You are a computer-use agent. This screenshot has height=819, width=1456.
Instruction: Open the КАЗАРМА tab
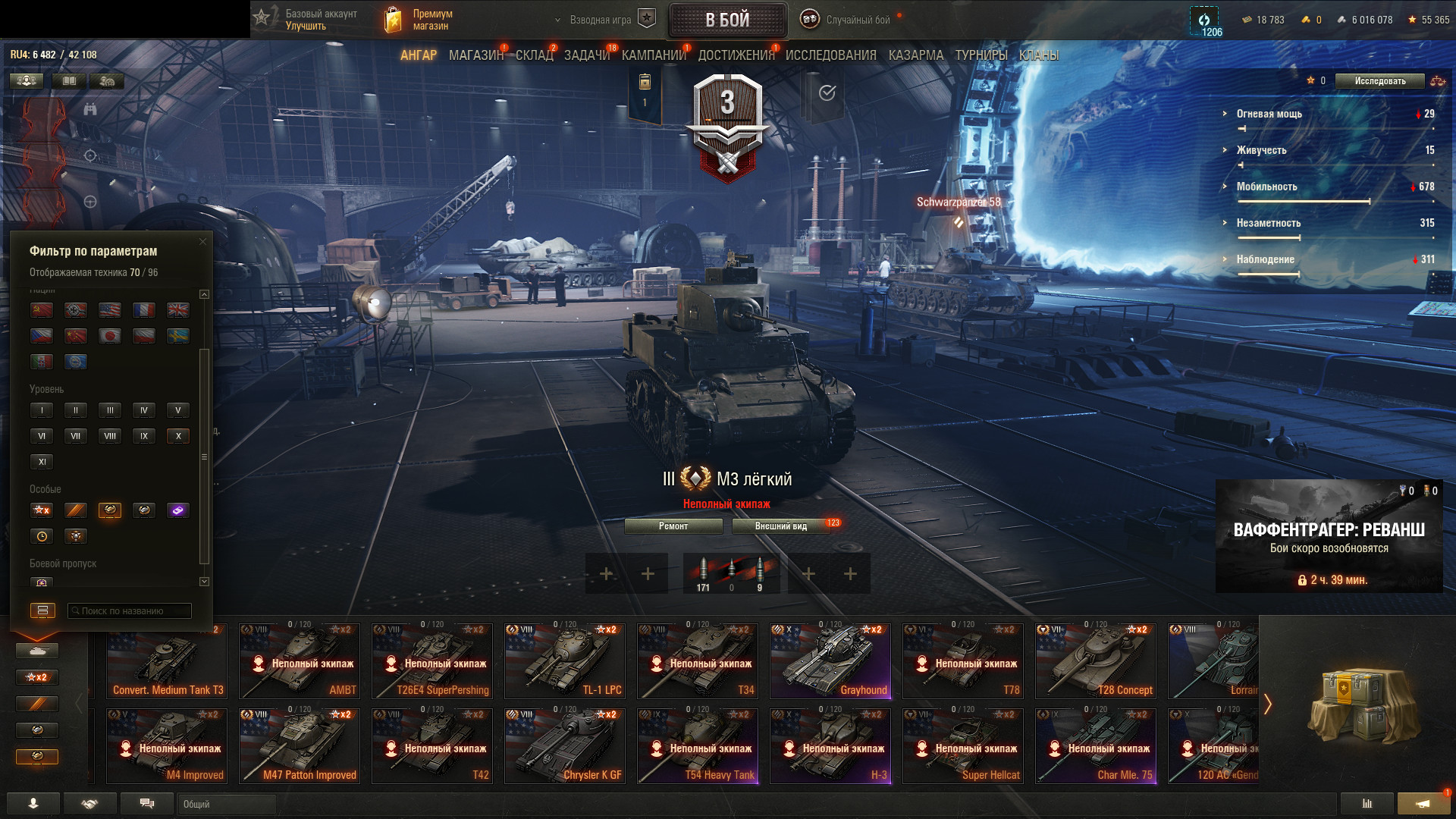click(915, 55)
